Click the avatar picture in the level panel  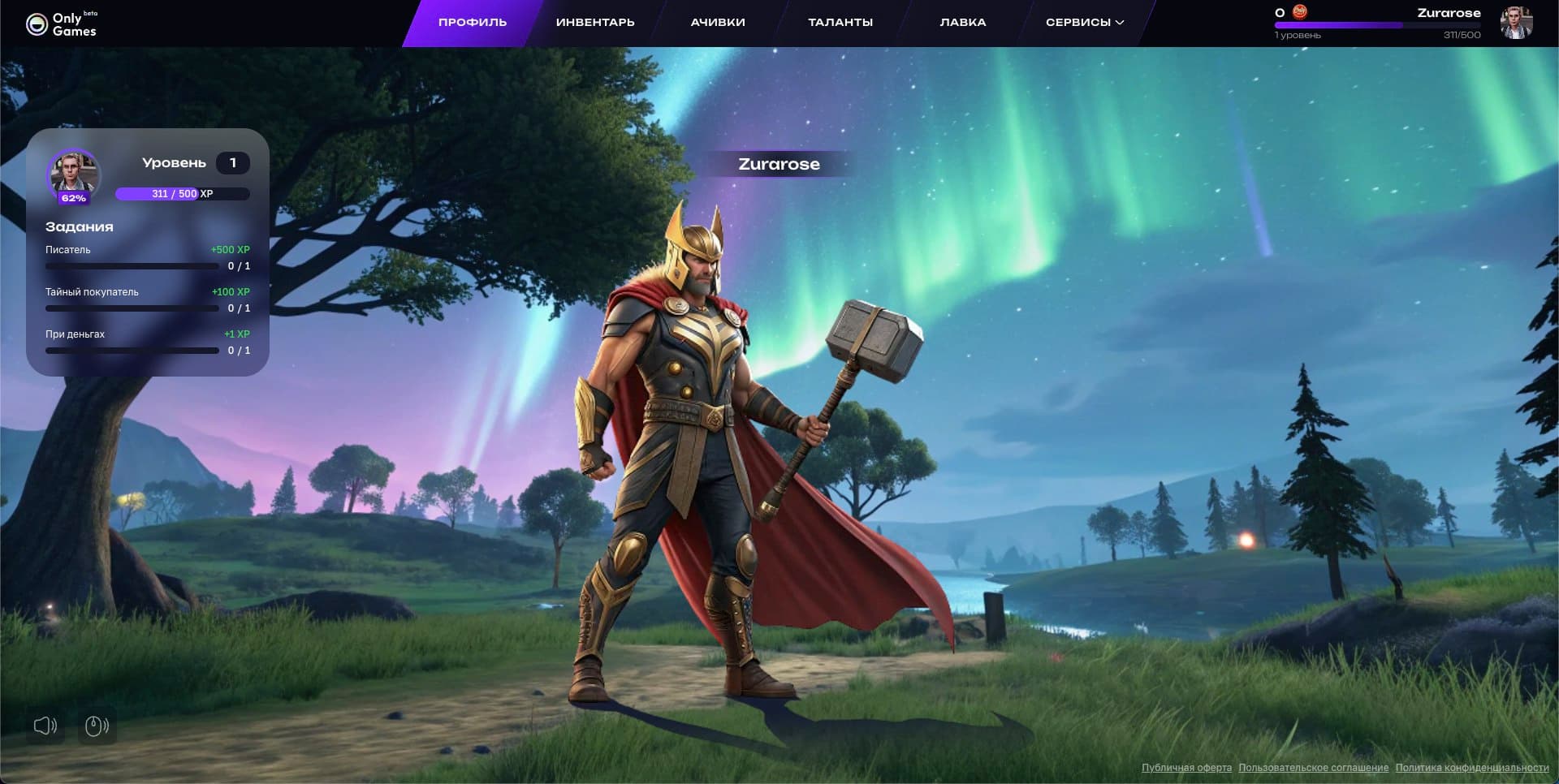tap(74, 172)
